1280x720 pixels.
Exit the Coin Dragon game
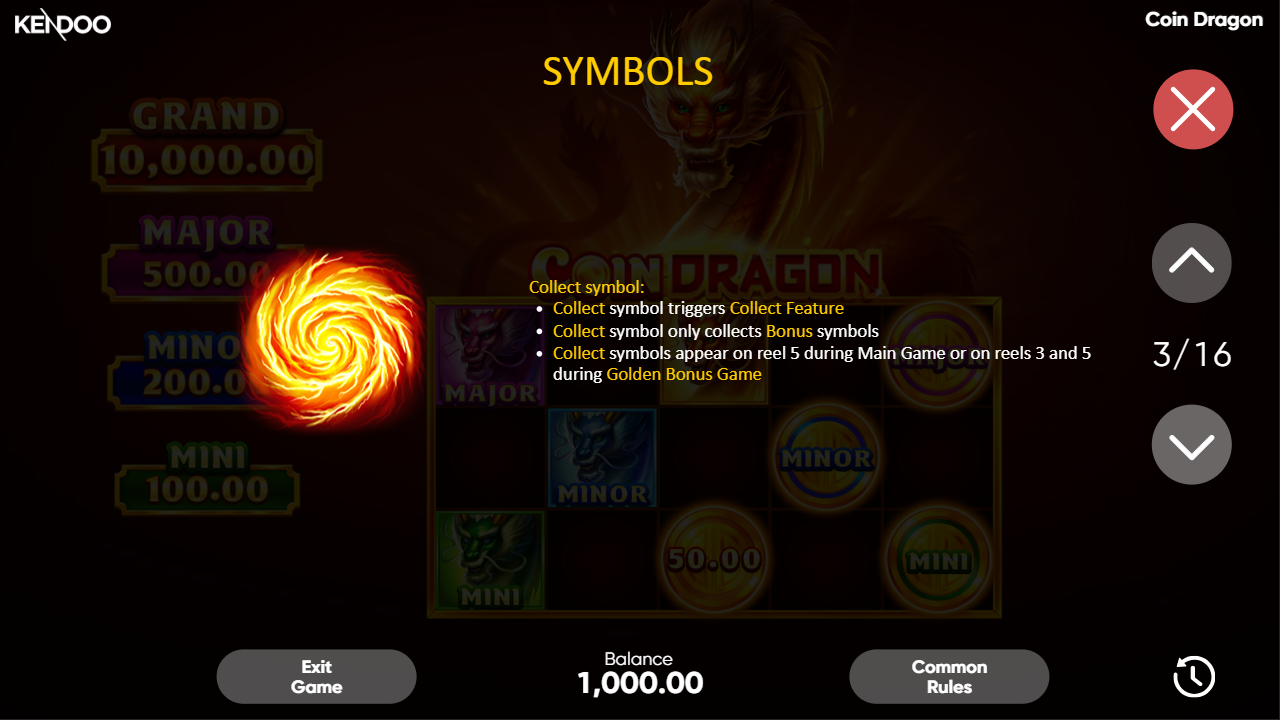[x=316, y=676]
